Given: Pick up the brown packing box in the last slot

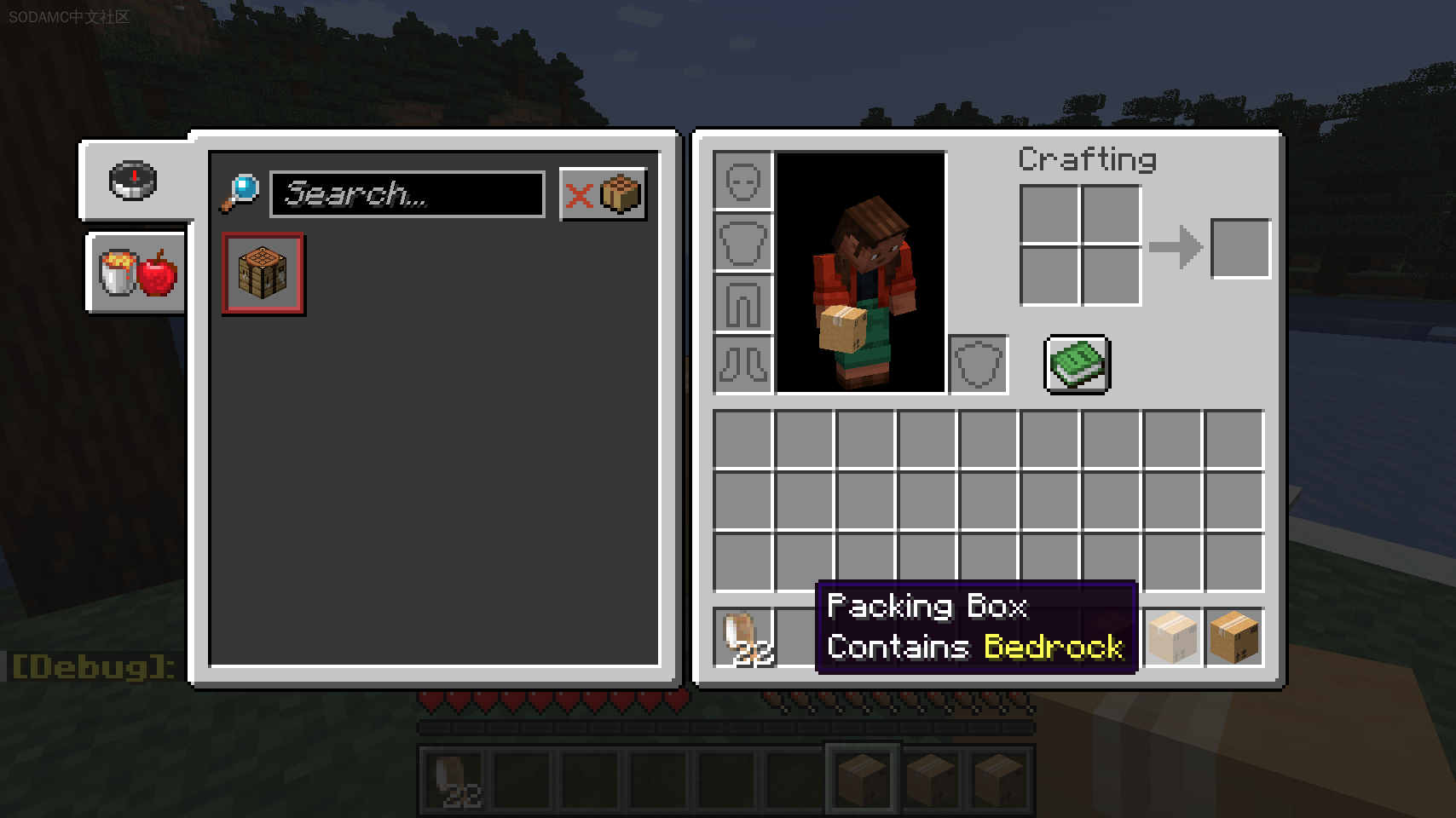Looking at the screenshot, I should 1234,637.
